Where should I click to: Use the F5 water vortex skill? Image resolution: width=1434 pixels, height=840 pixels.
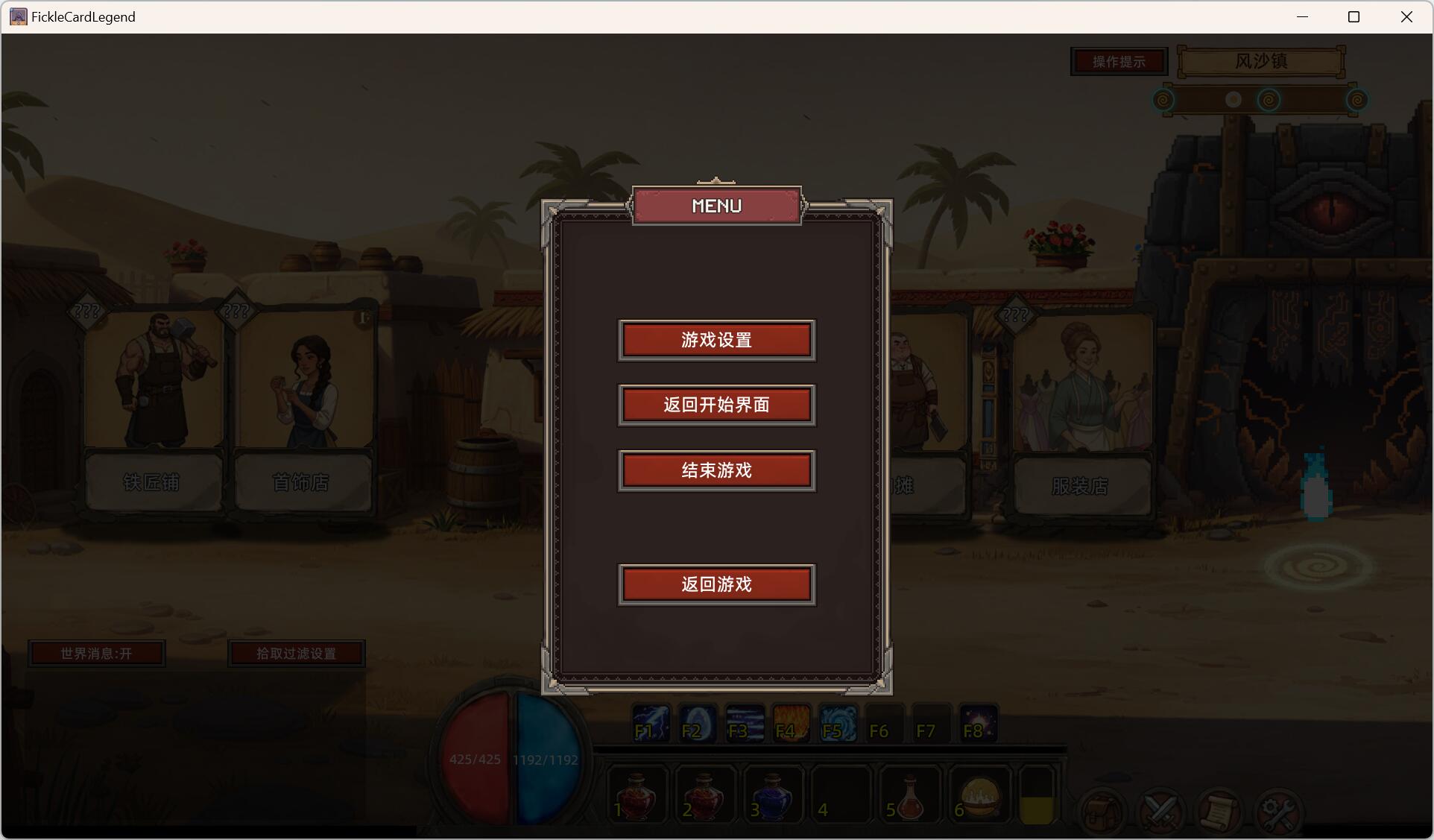(x=838, y=724)
